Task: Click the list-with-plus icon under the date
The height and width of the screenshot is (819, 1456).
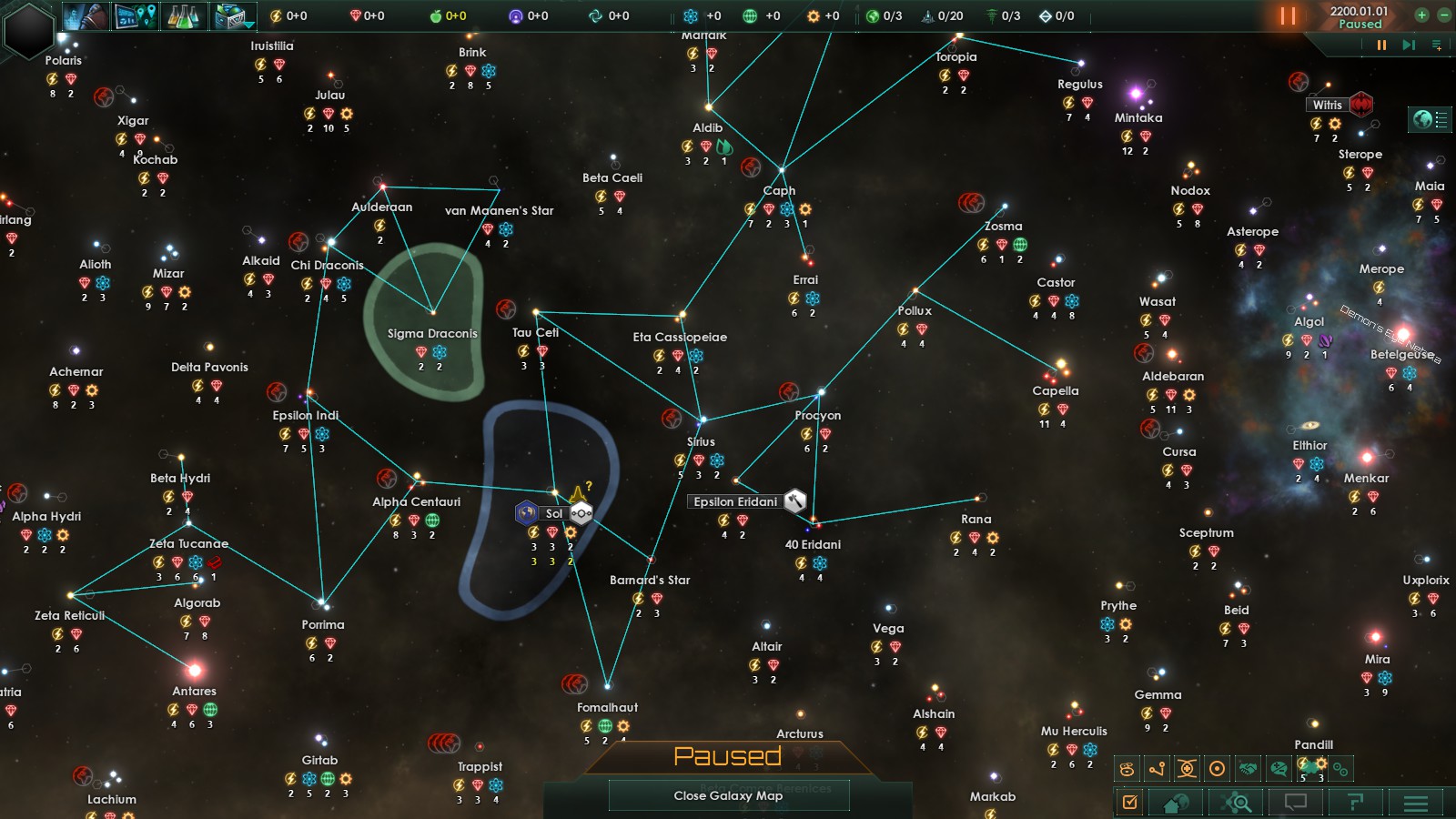Action: point(1437,45)
